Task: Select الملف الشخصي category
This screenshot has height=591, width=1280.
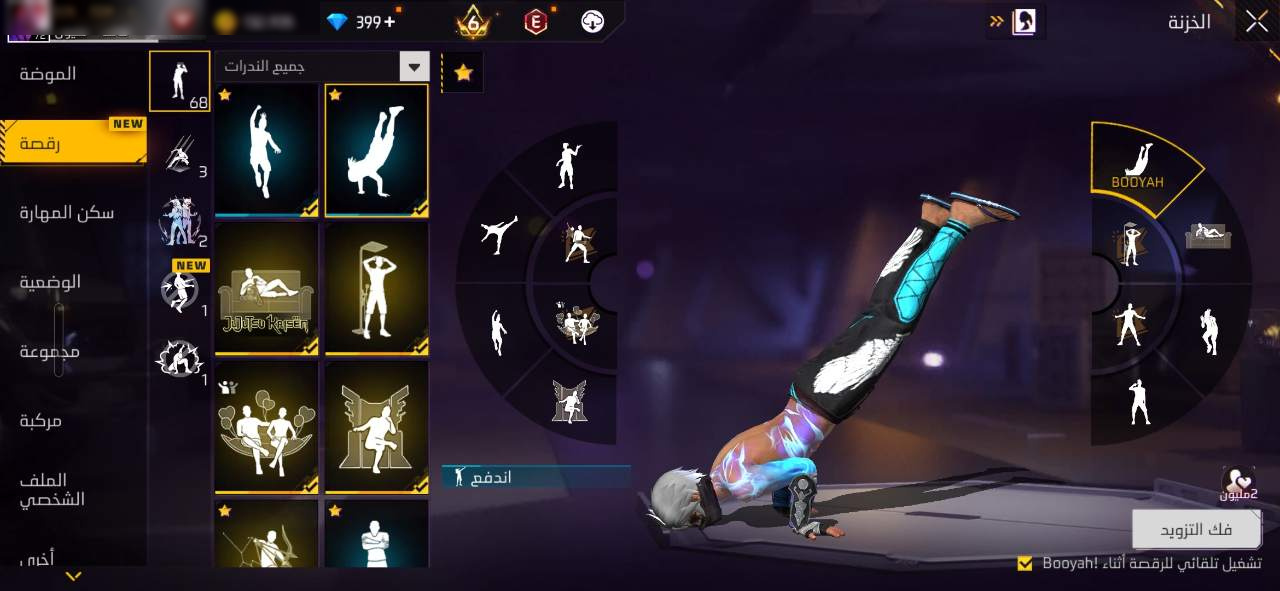Action: pyautogui.click(x=50, y=489)
